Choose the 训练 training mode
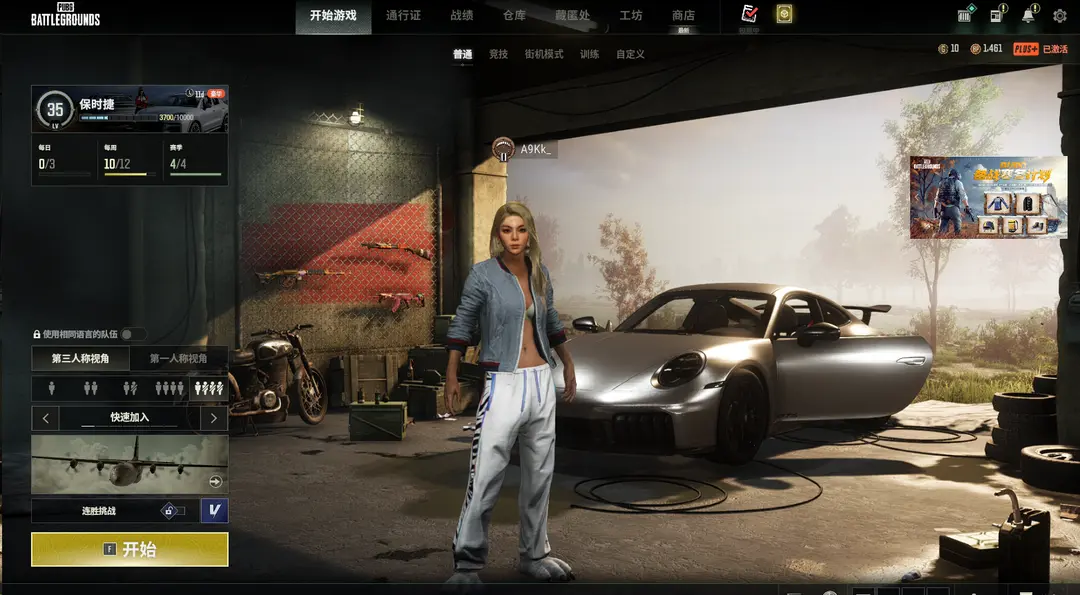 pyautogui.click(x=590, y=54)
